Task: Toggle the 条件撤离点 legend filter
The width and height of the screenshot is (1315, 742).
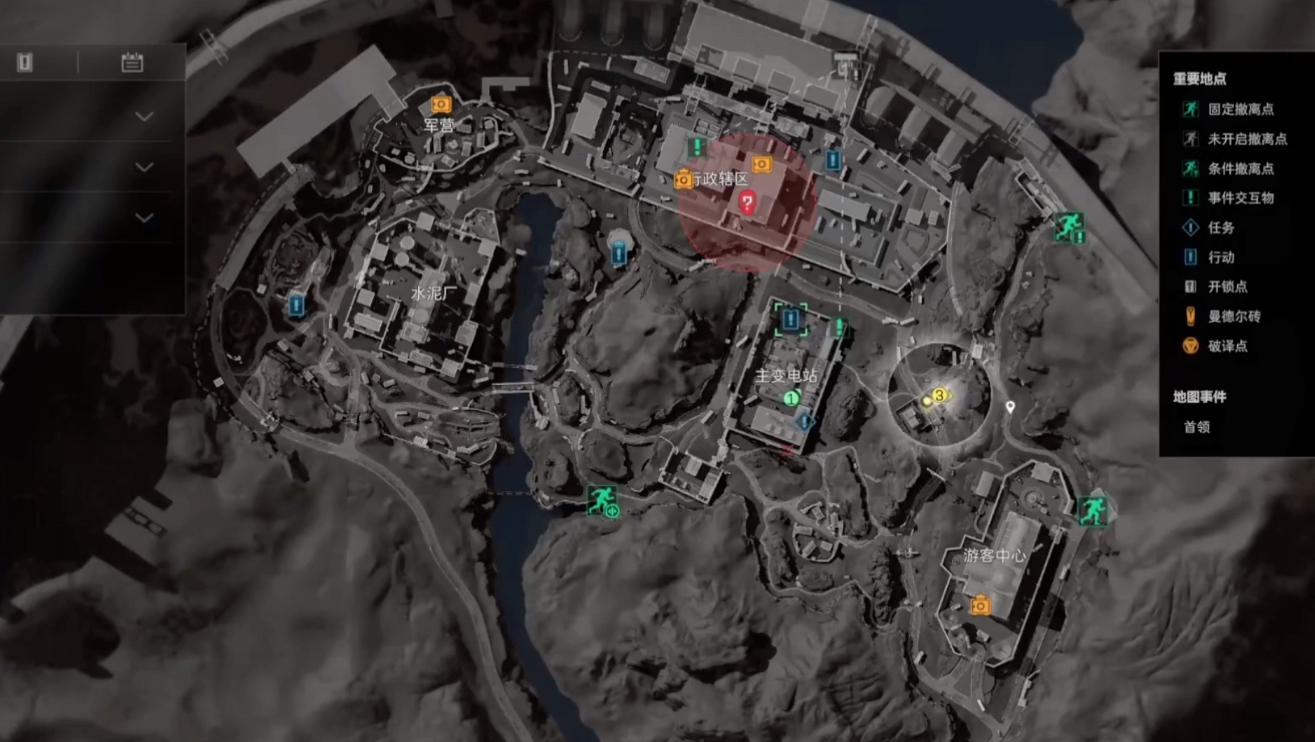Action: tap(1239, 169)
